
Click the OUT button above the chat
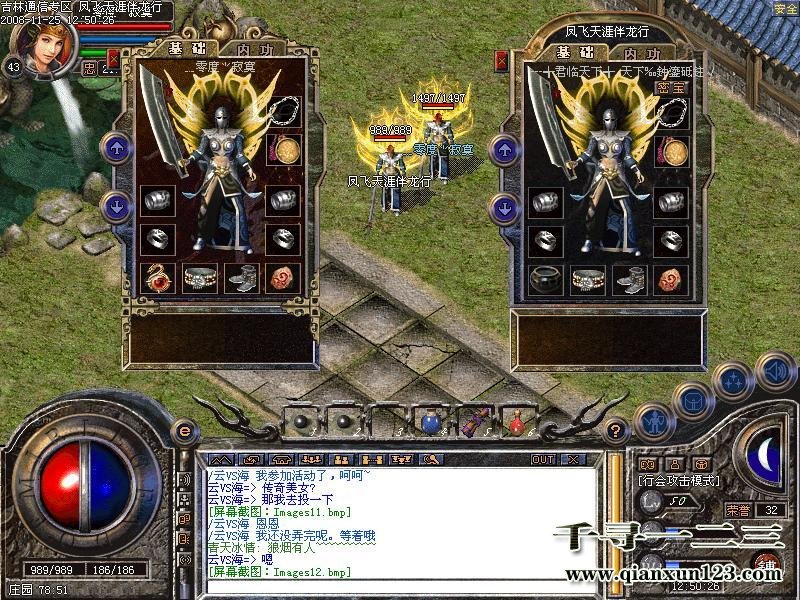(x=542, y=460)
